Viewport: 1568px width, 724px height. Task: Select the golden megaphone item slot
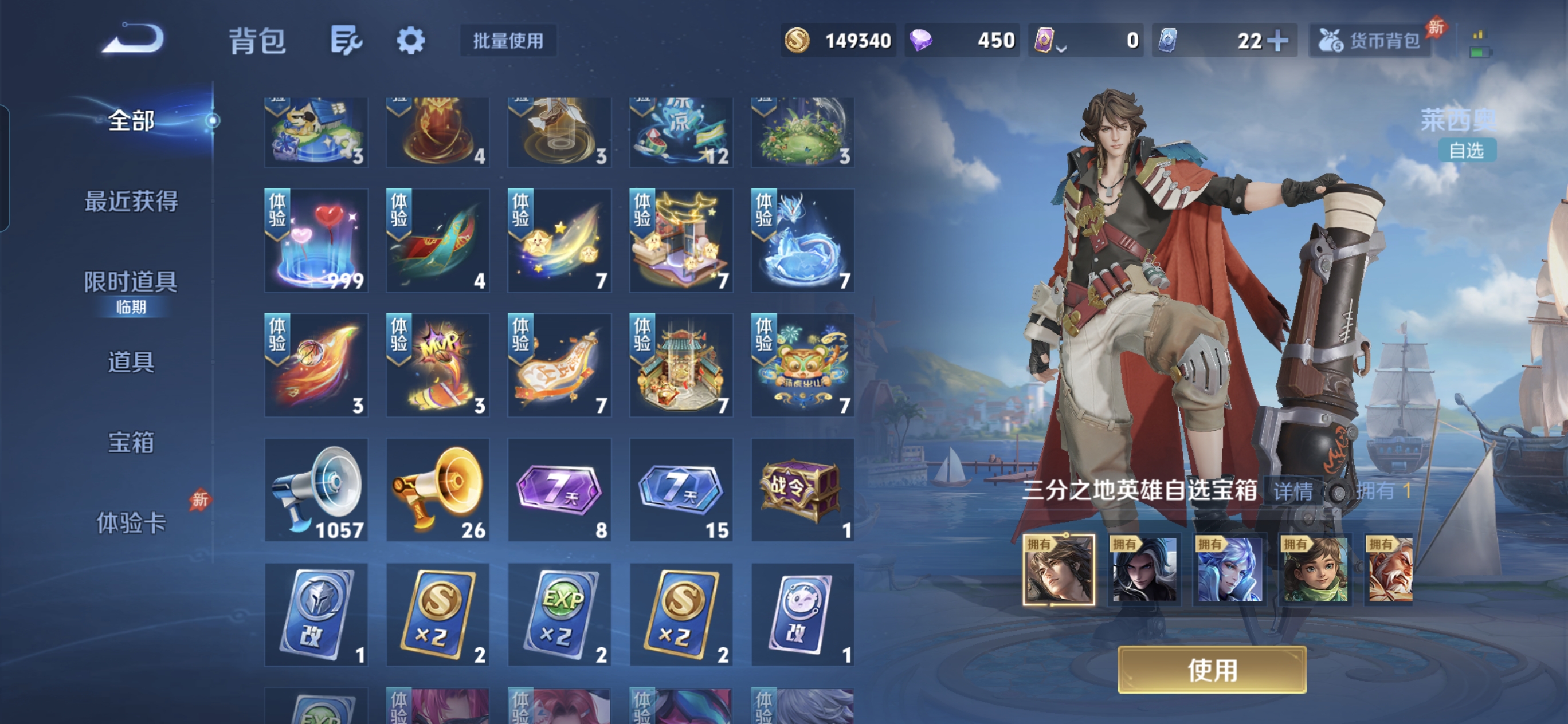coord(438,490)
